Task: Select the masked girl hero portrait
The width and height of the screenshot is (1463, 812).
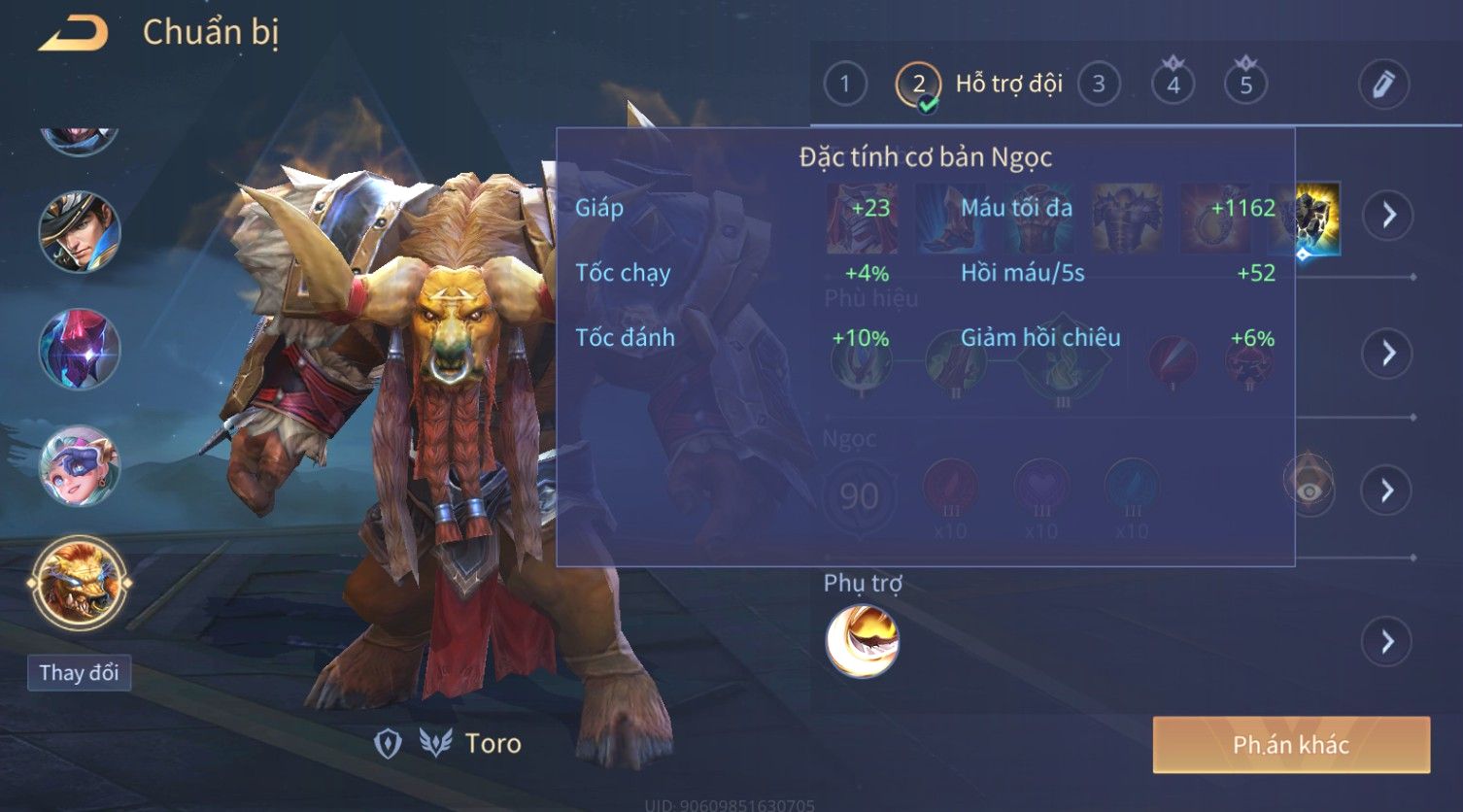Action: pyautogui.click(x=80, y=466)
